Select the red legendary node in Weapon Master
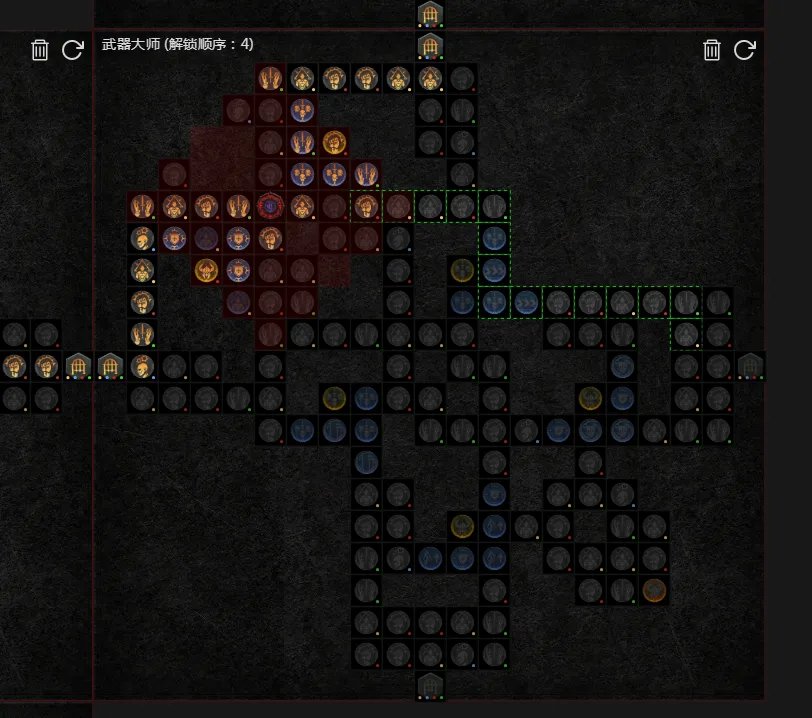Image resolution: width=812 pixels, height=718 pixels. [x=270, y=206]
